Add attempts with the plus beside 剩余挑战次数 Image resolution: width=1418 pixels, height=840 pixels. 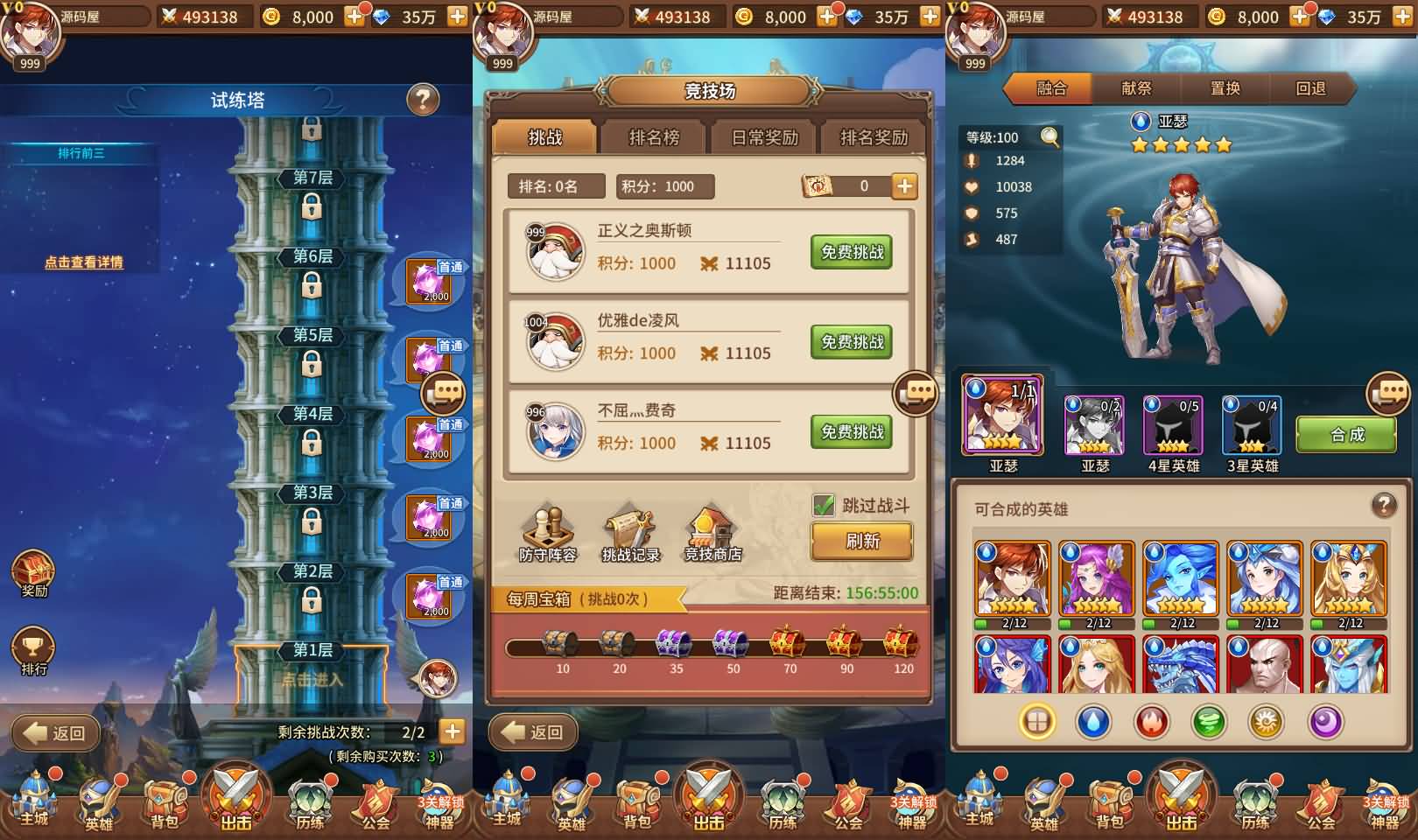tap(452, 731)
